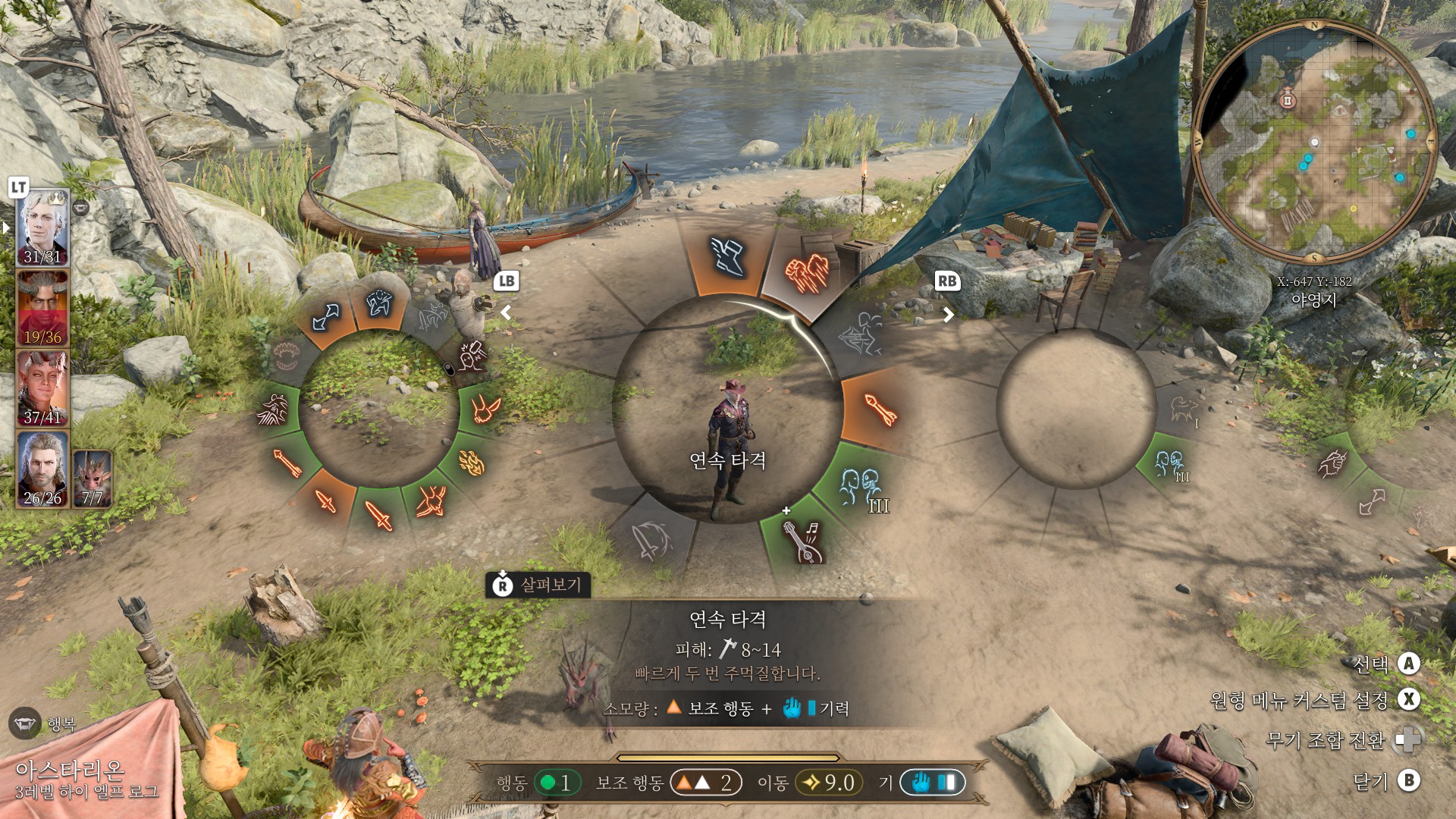Switch to the previous radial with left chevron

(506, 312)
